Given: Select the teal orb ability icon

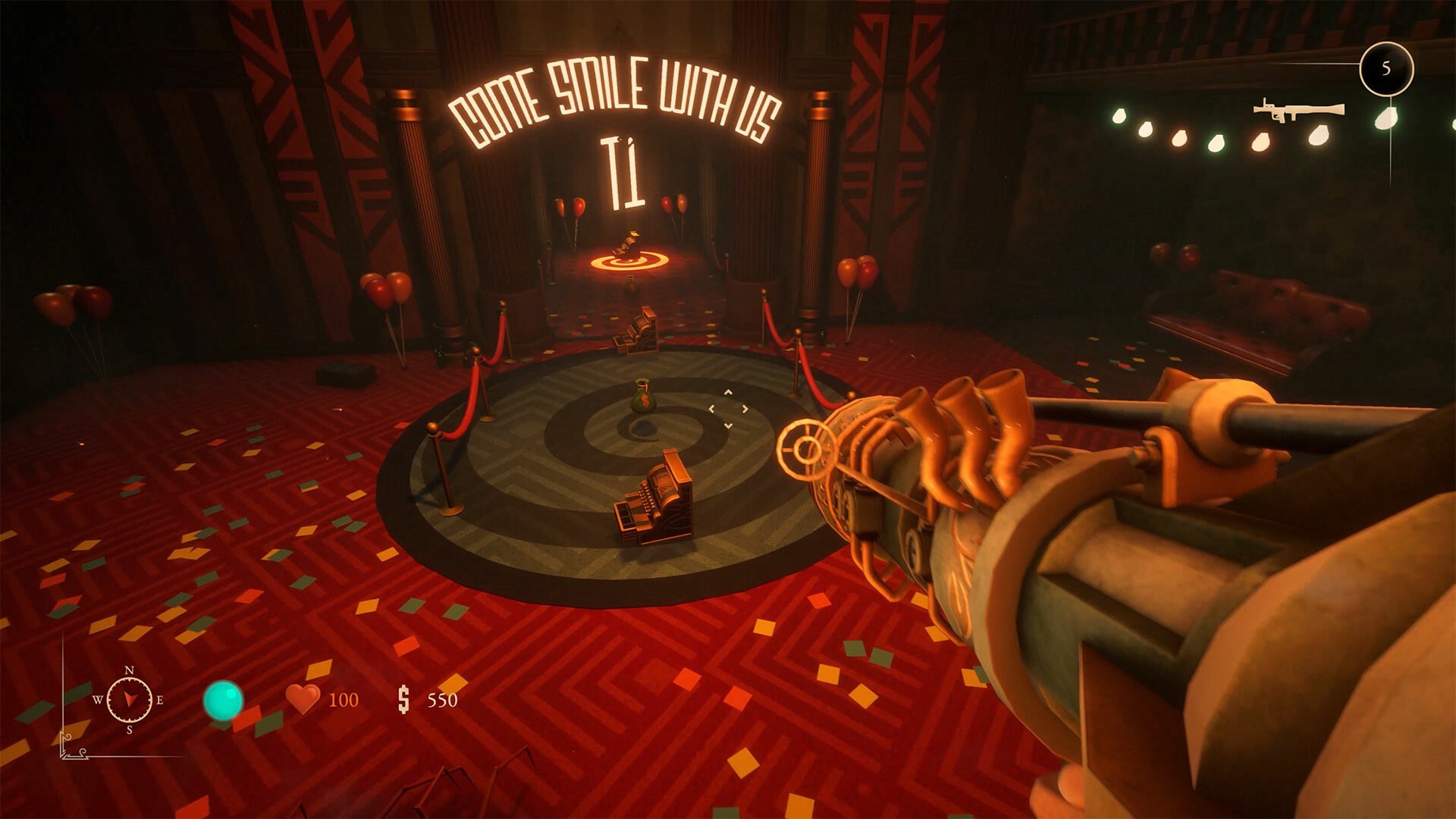Looking at the screenshot, I should [223, 700].
